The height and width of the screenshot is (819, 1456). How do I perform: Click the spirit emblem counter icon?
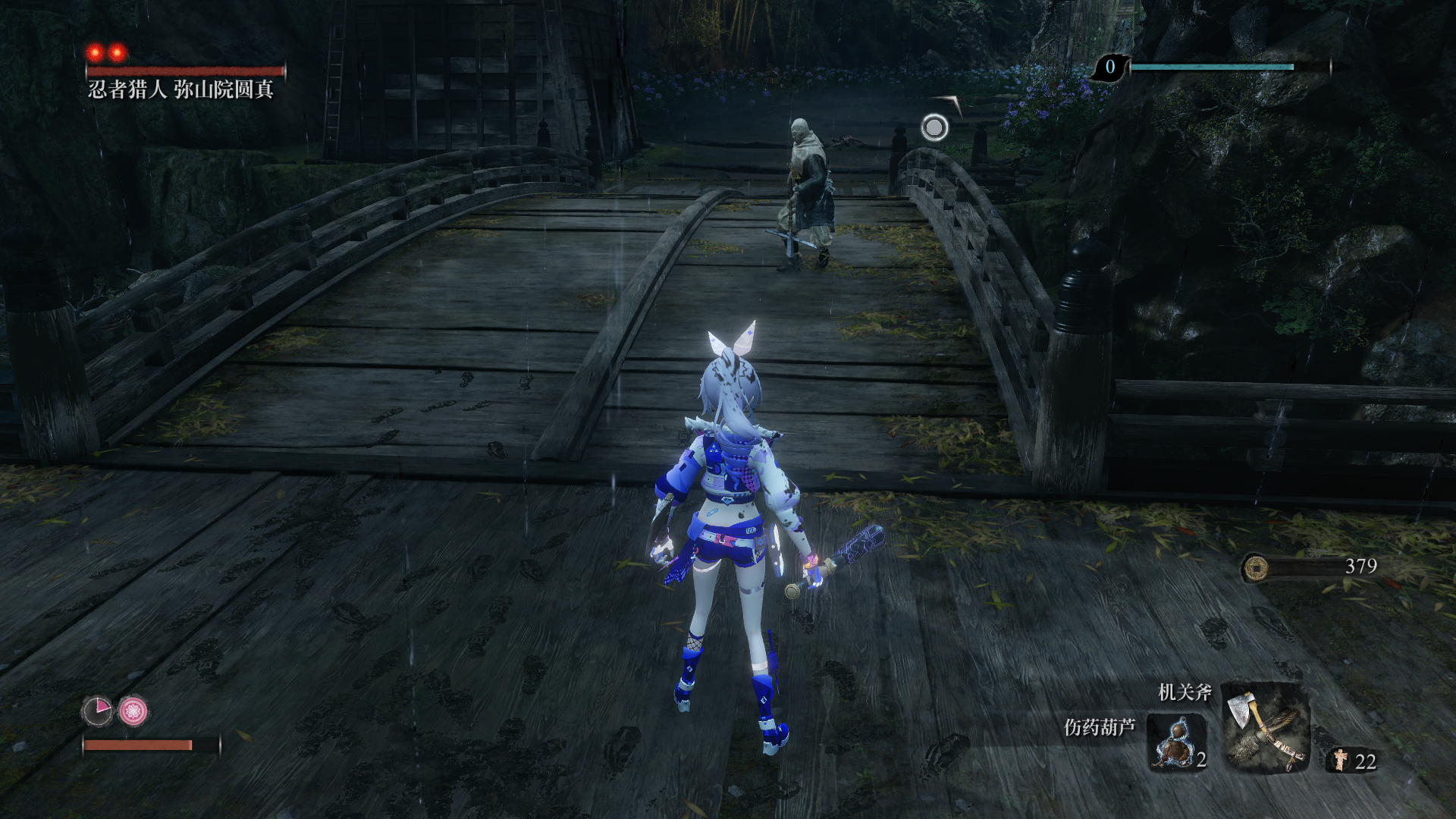1341,760
